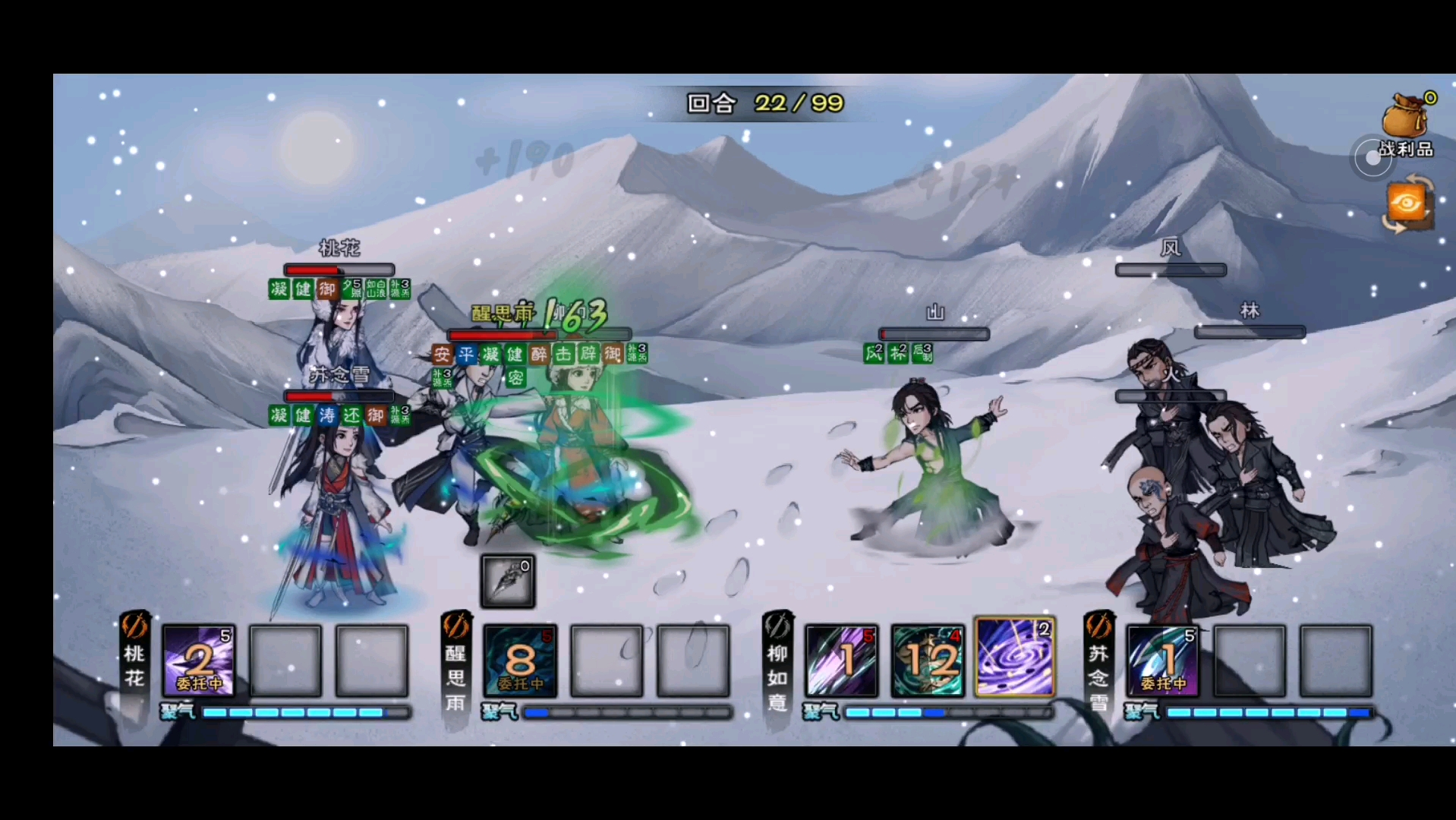
Task: Open the 战利品 loot bag
Action: coord(1406,120)
